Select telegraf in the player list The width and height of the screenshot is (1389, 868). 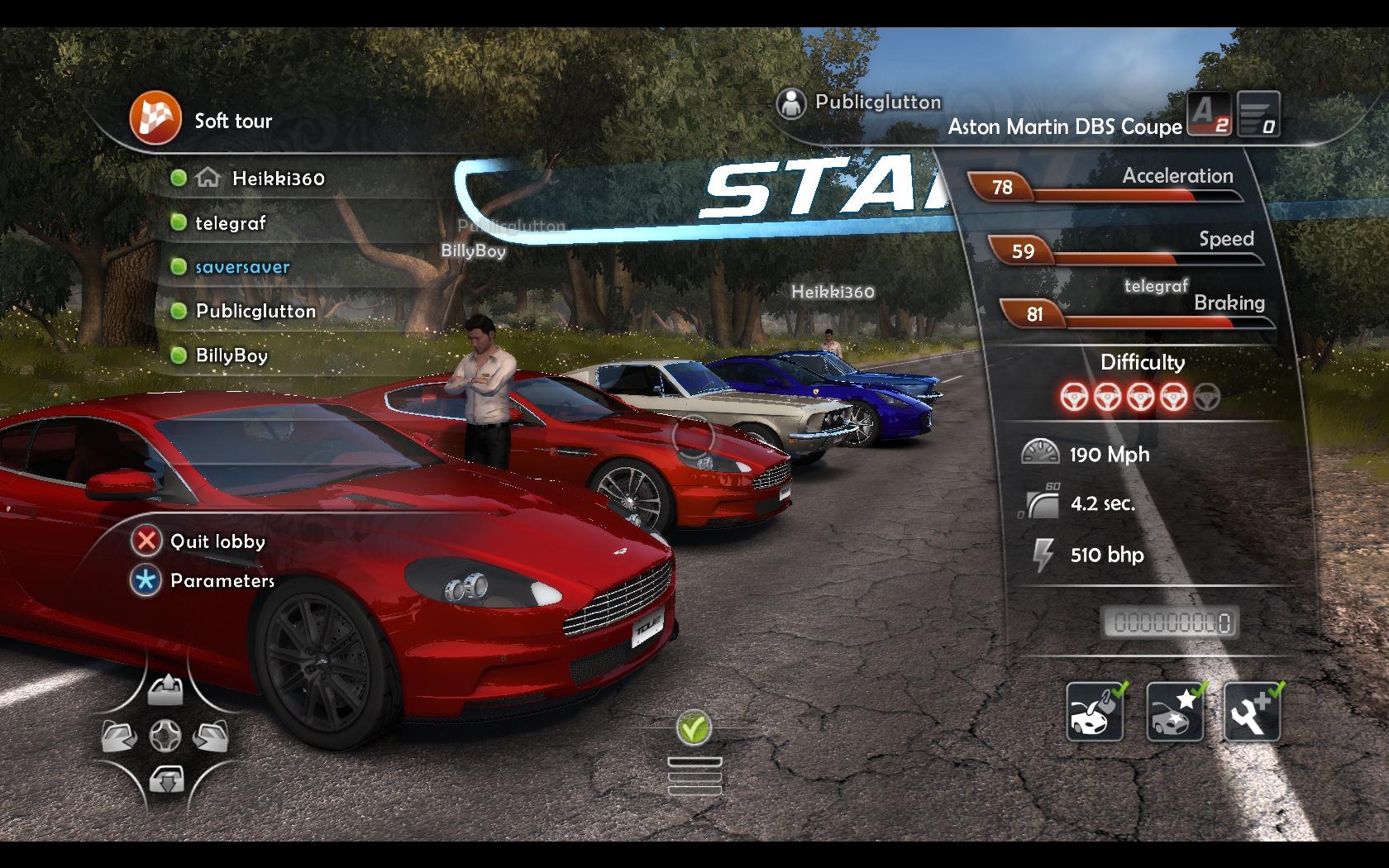coord(230,223)
